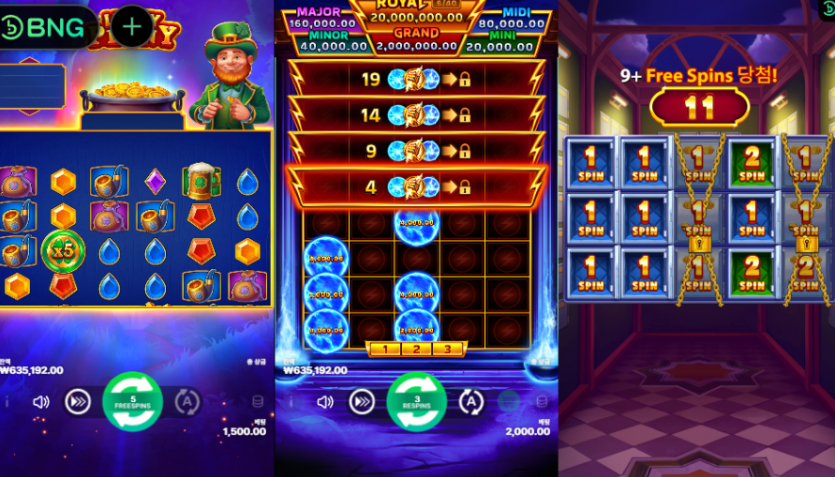Screen dimensions: 835x477
Task: Spin using the 5 Freespins button
Action: tap(133, 401)
